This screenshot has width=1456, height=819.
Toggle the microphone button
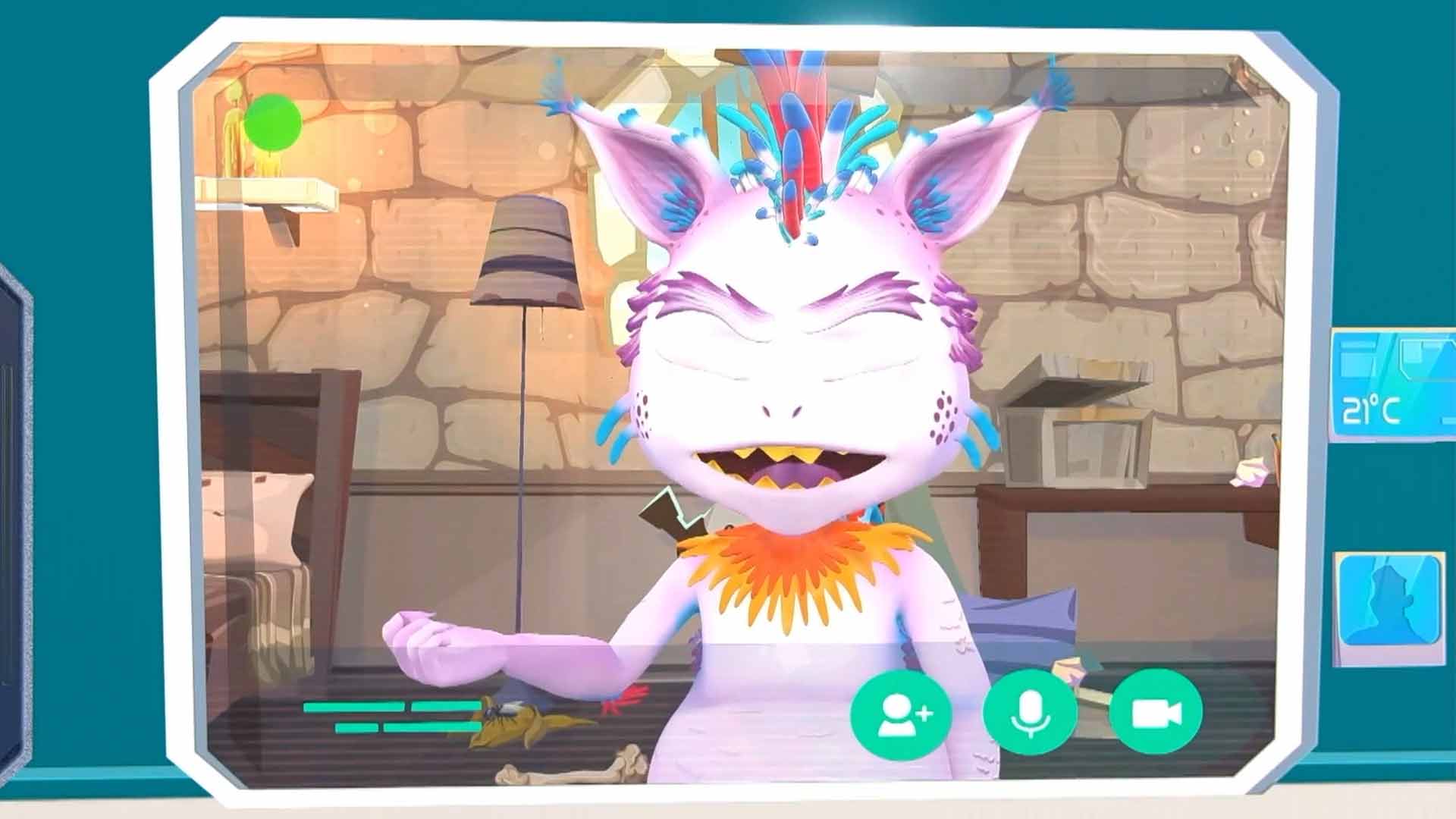click(1029, 714)
